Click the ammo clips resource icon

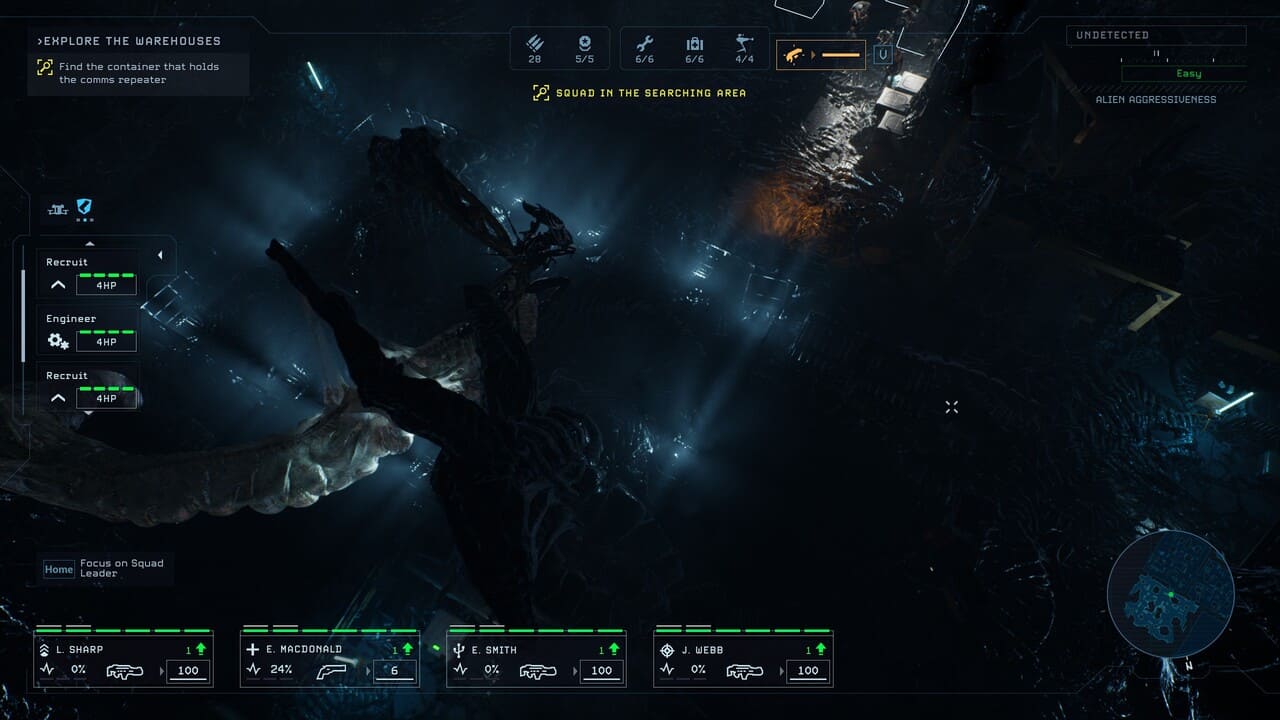535,44
